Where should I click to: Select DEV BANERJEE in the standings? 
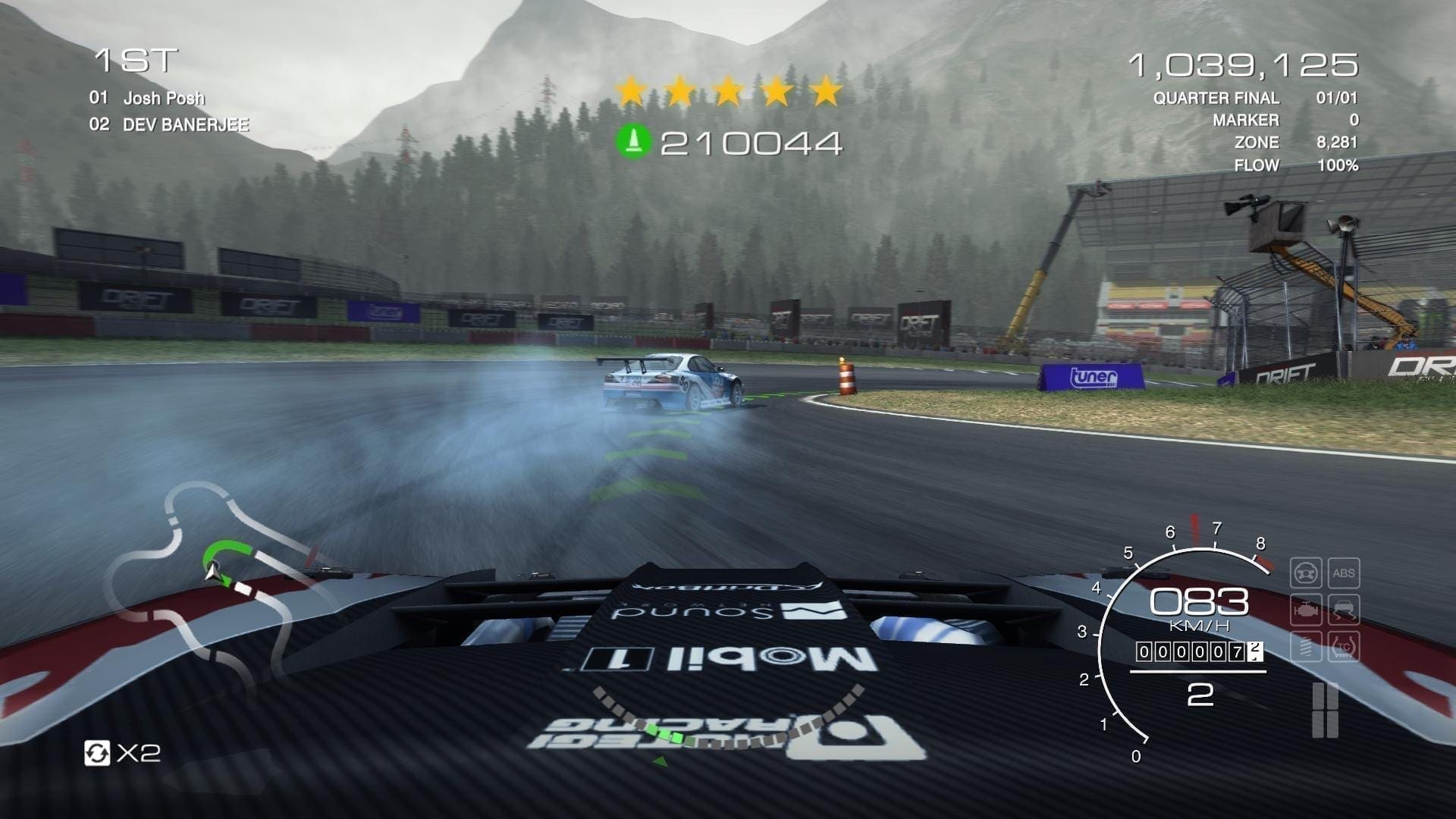(185, 124)
